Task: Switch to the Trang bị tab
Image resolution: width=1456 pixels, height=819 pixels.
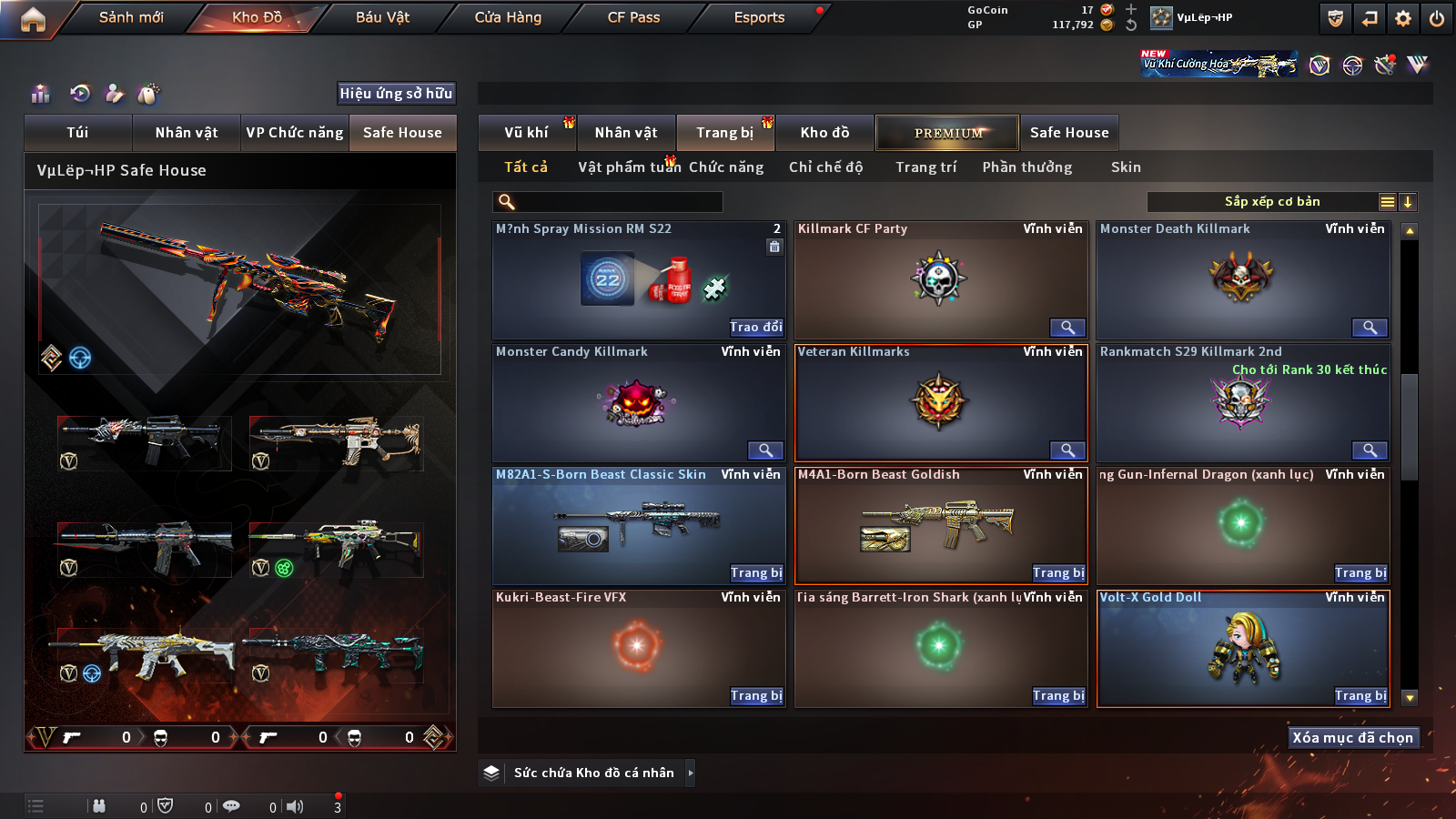Action: click(724, 133)
